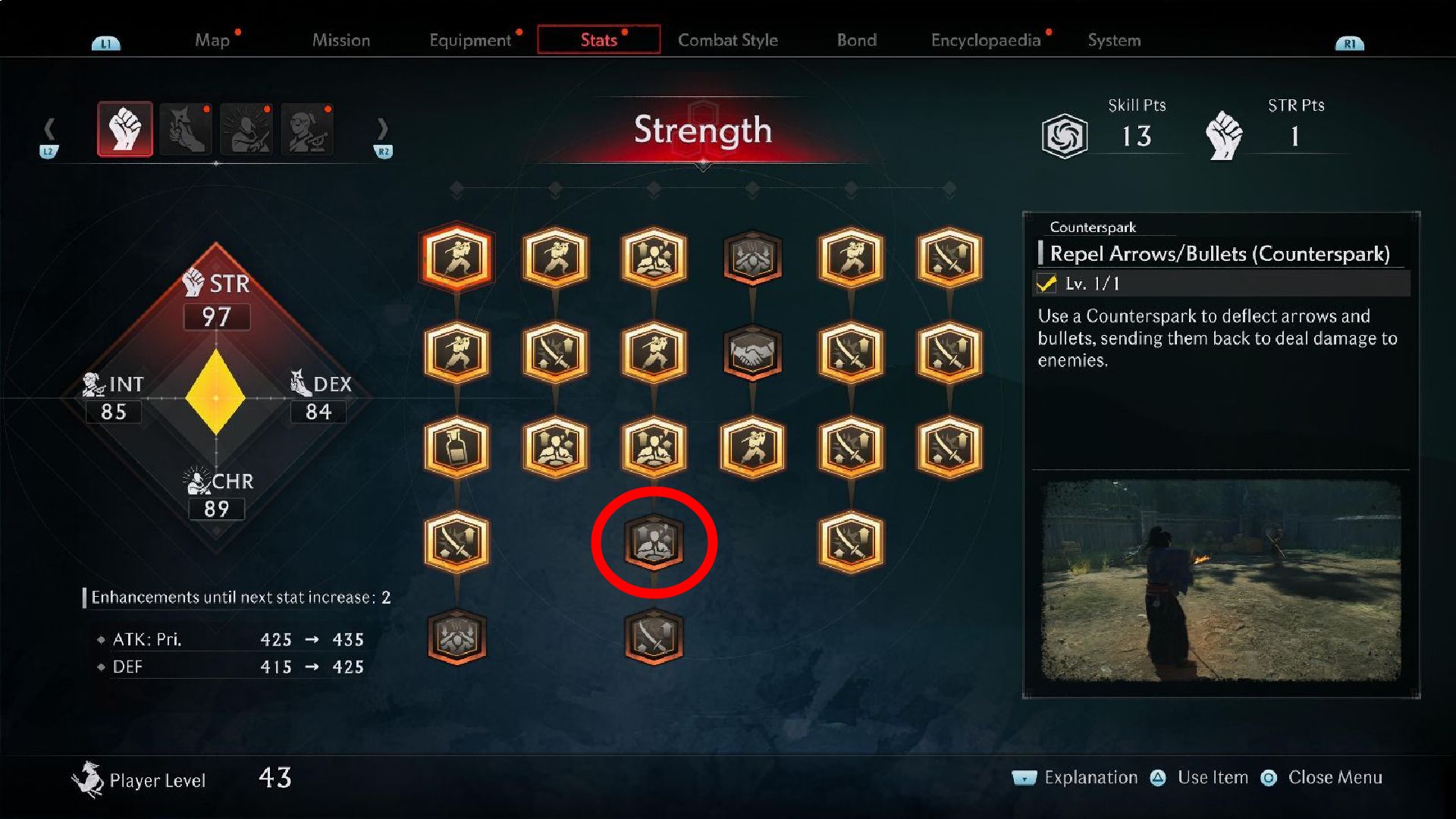The height and width of the screenshot is (819, 1456).
Task: Toggle the Counterspark Lv. 1/1 checkbox
Action: point(1046,285)
